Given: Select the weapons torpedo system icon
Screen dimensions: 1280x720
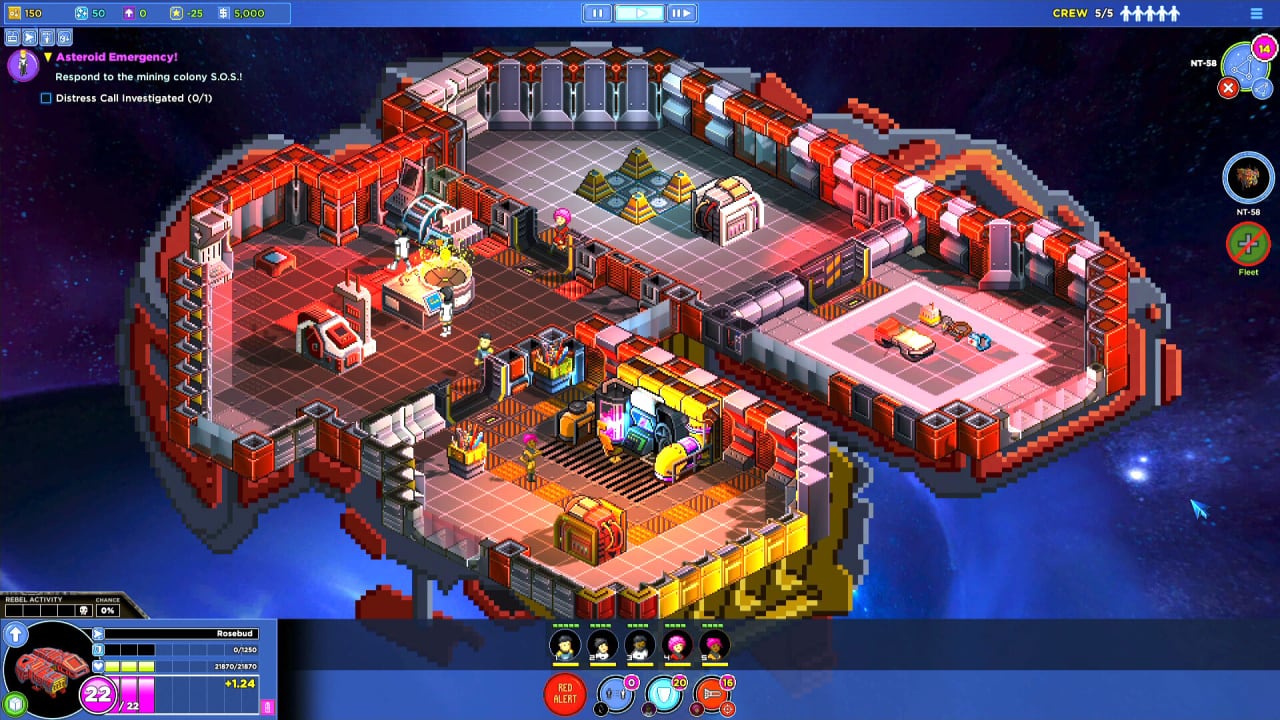Looking at the screenshot, I should tap(712, 695).
